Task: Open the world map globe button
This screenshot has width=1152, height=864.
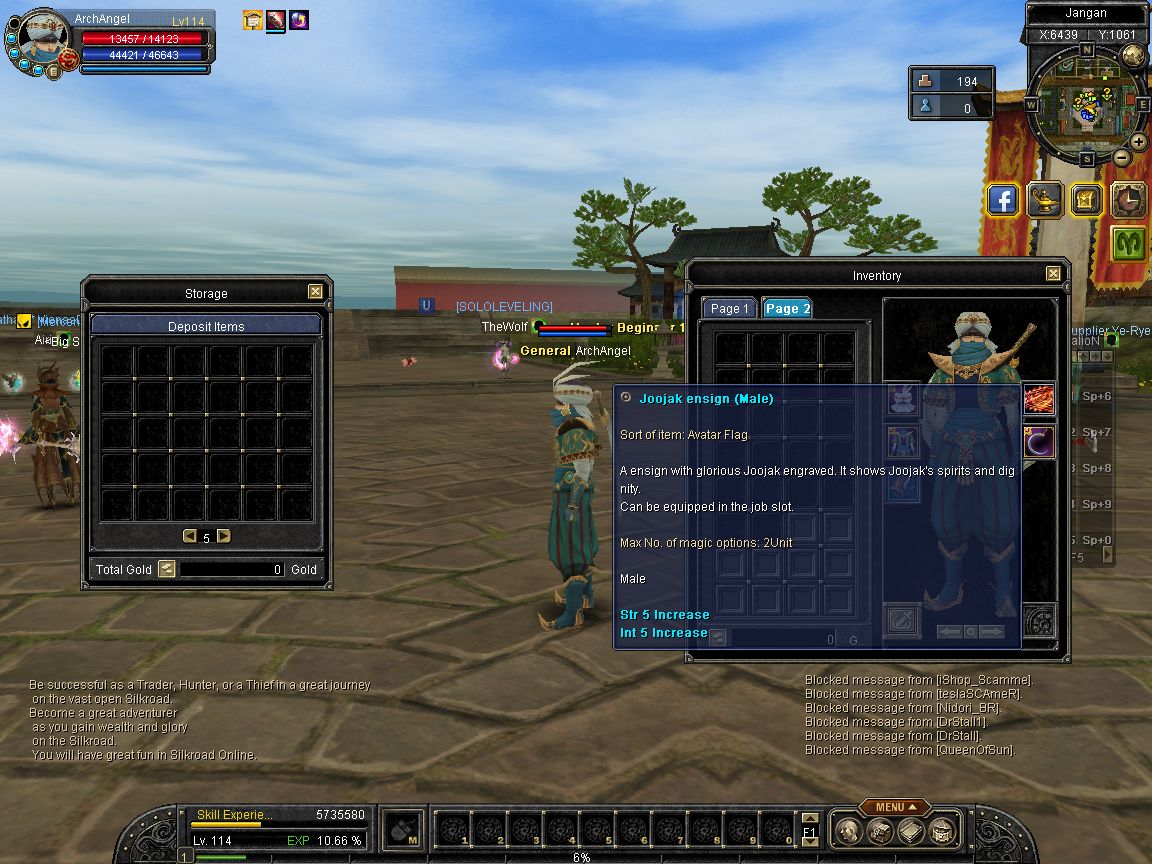Action: point(1134,55)
